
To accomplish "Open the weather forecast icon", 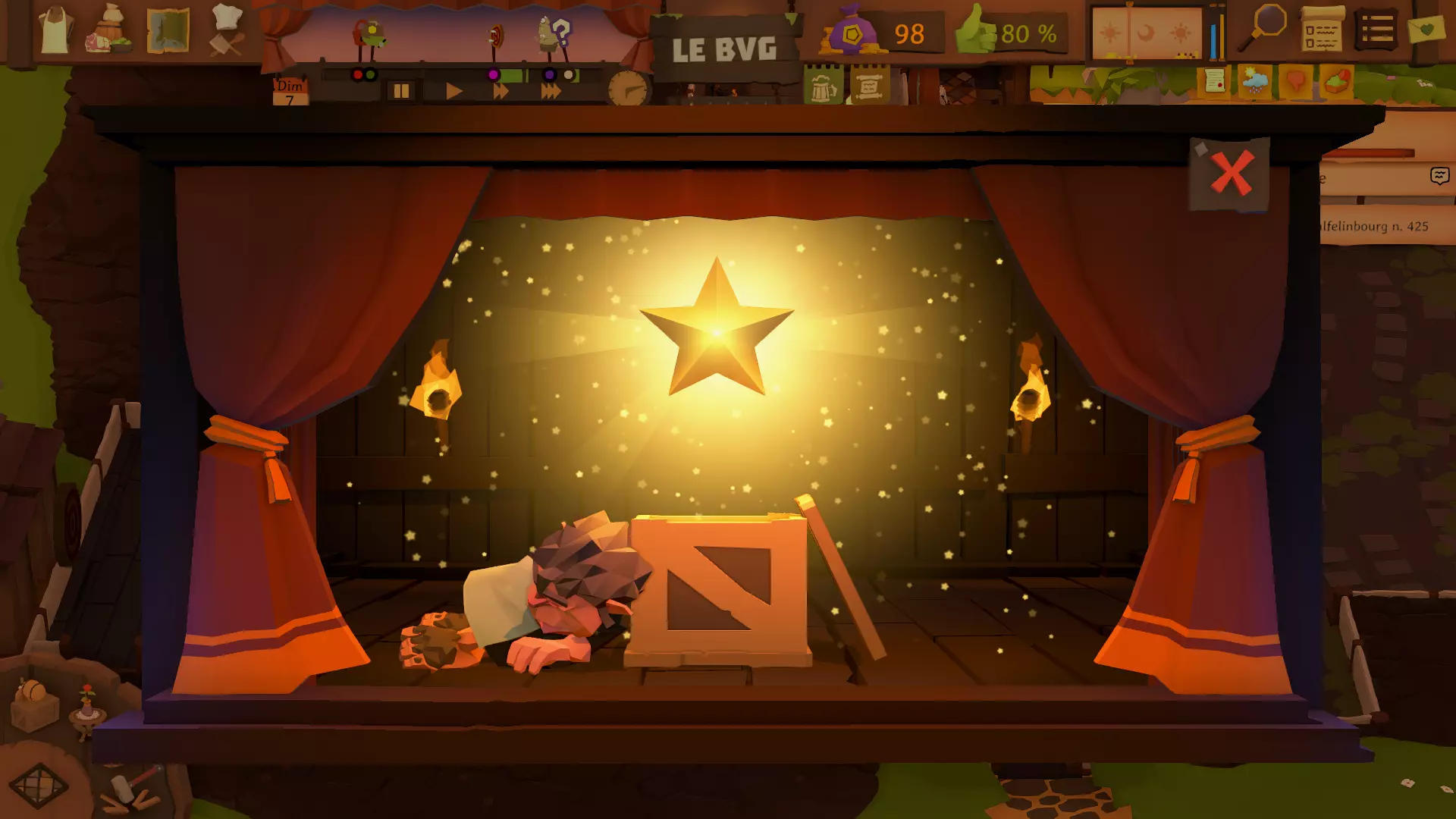I will coord(1255,80).
